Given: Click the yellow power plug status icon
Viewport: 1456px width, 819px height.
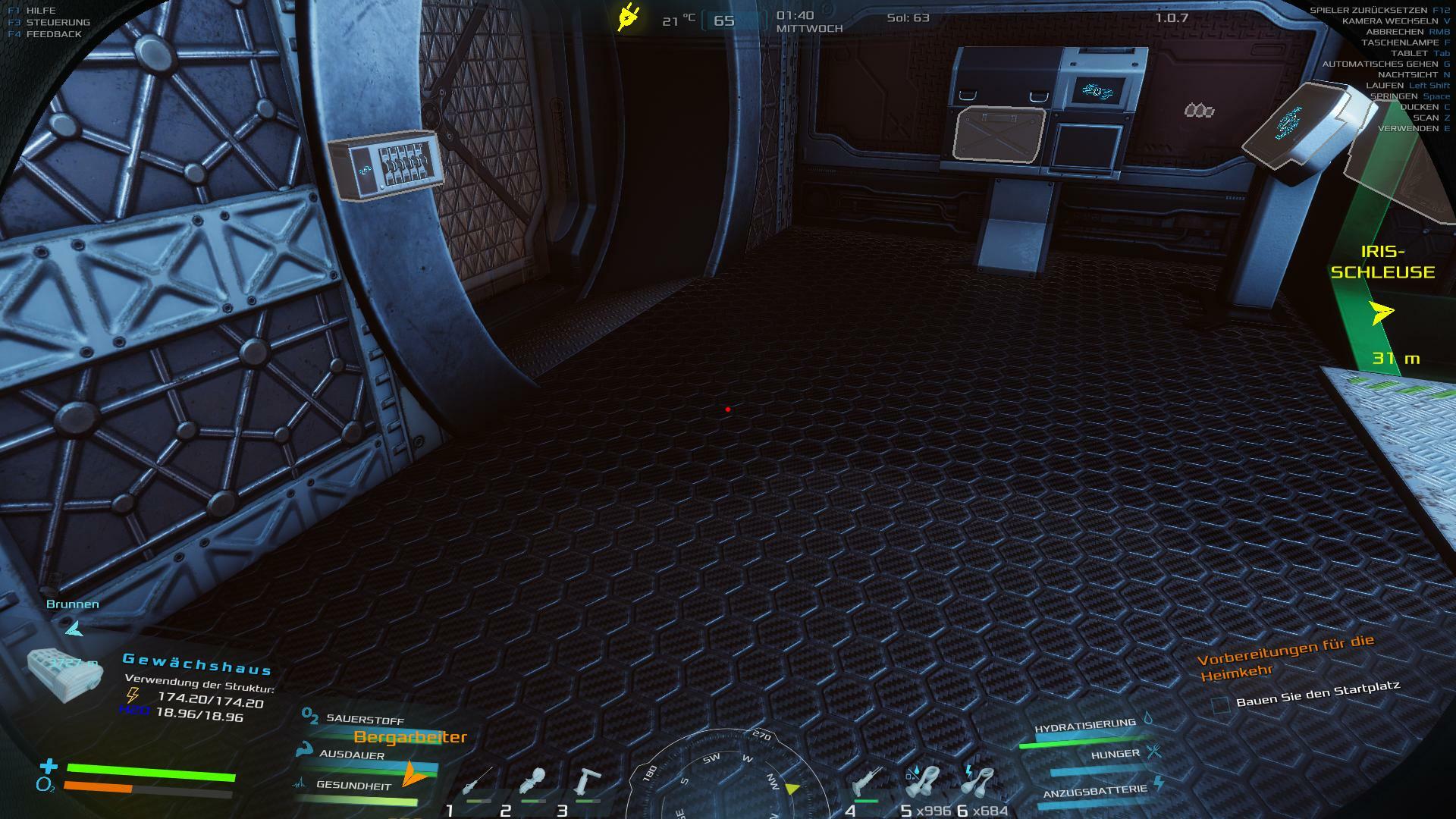Looking at the screenshot, I should point(628,17).
